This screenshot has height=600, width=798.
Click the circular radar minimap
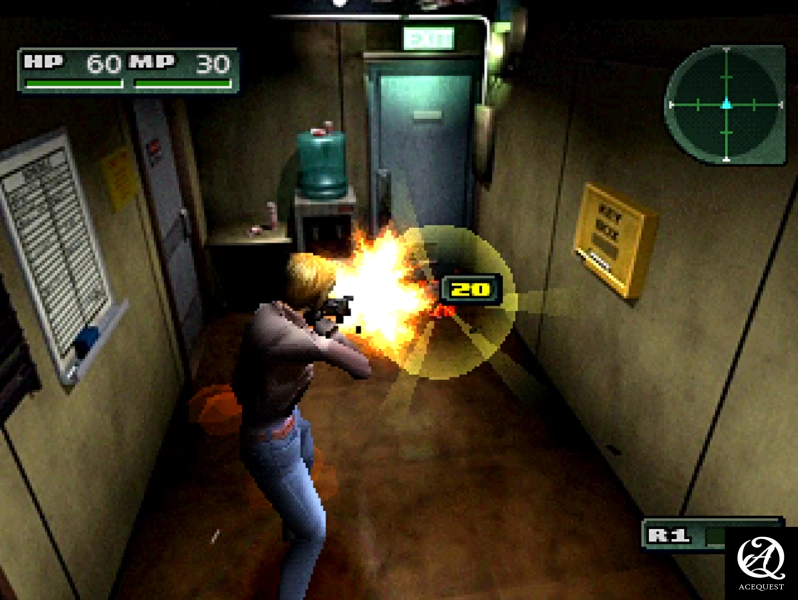click(726, 104)
